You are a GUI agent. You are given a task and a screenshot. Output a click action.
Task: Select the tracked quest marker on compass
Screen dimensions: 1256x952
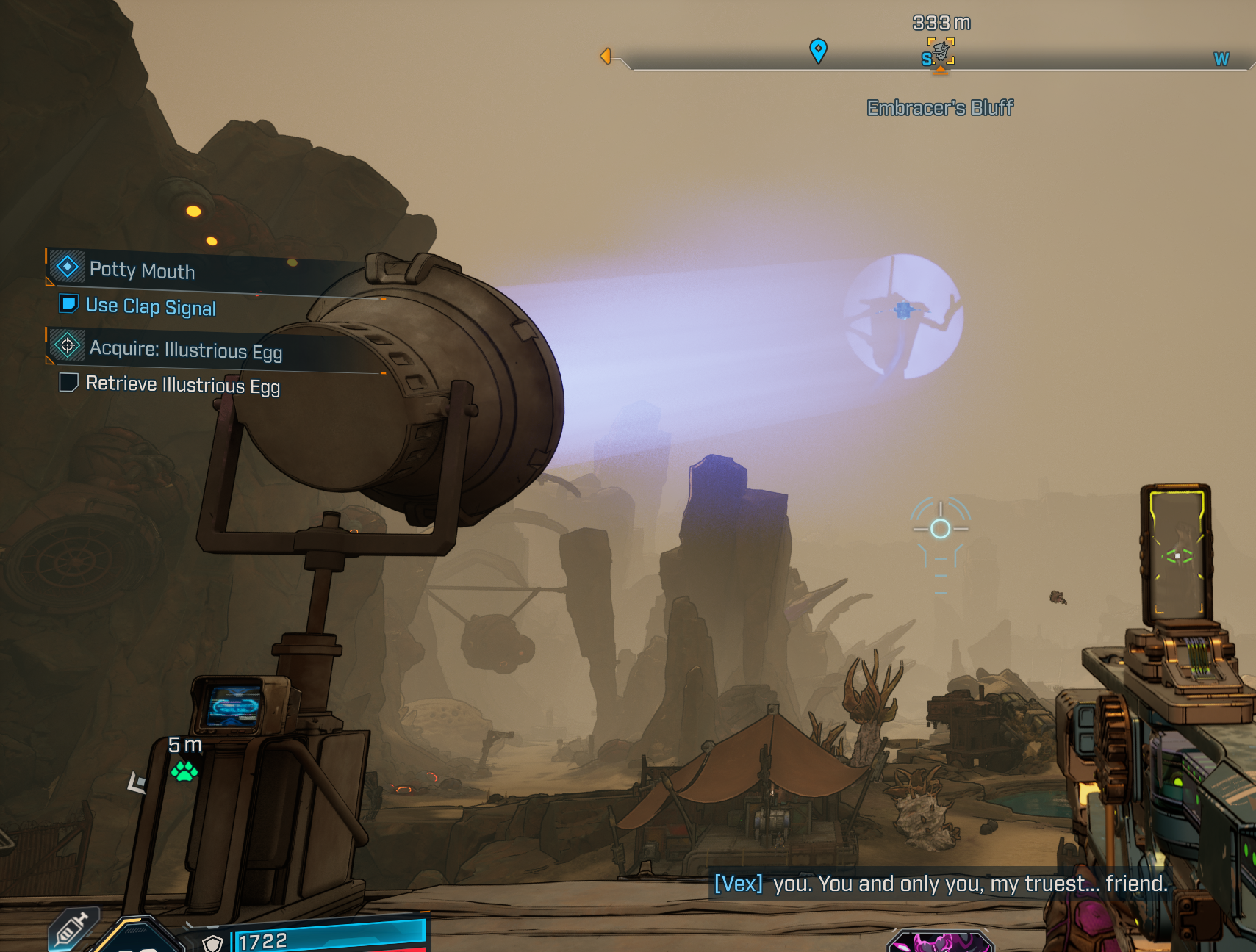coord(940,52)
